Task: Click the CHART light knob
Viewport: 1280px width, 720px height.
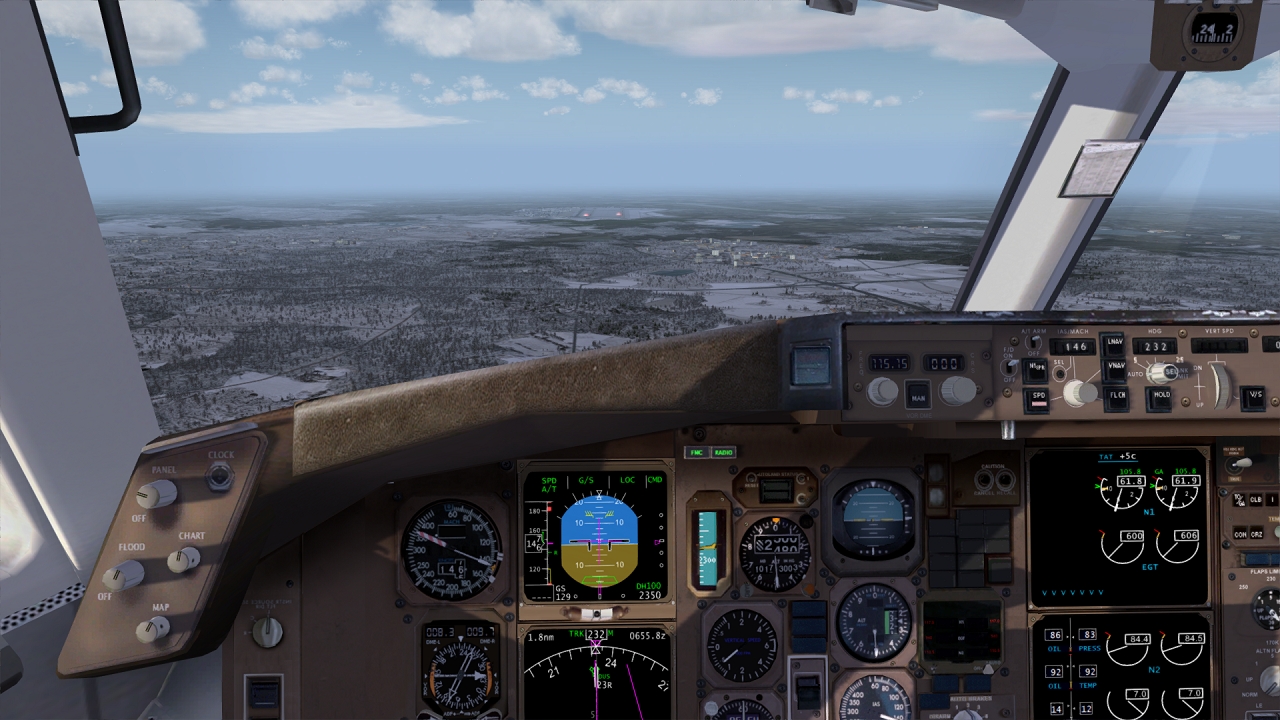Action: coord(183,559)
